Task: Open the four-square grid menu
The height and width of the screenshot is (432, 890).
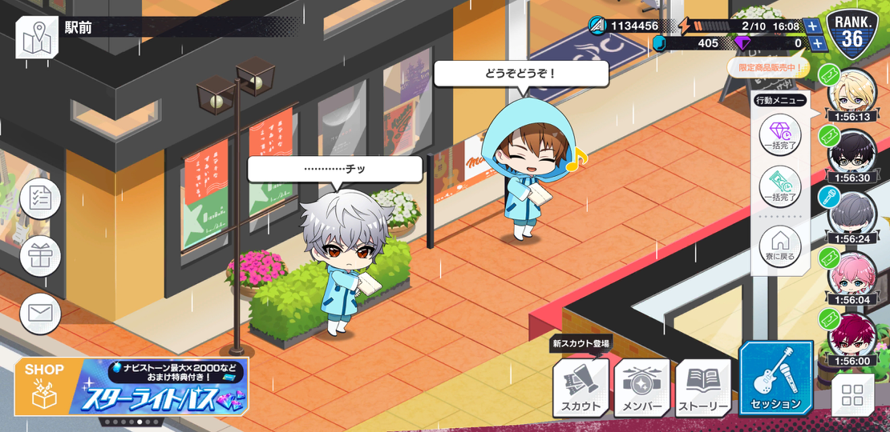Action: click(x=852, y=394)
